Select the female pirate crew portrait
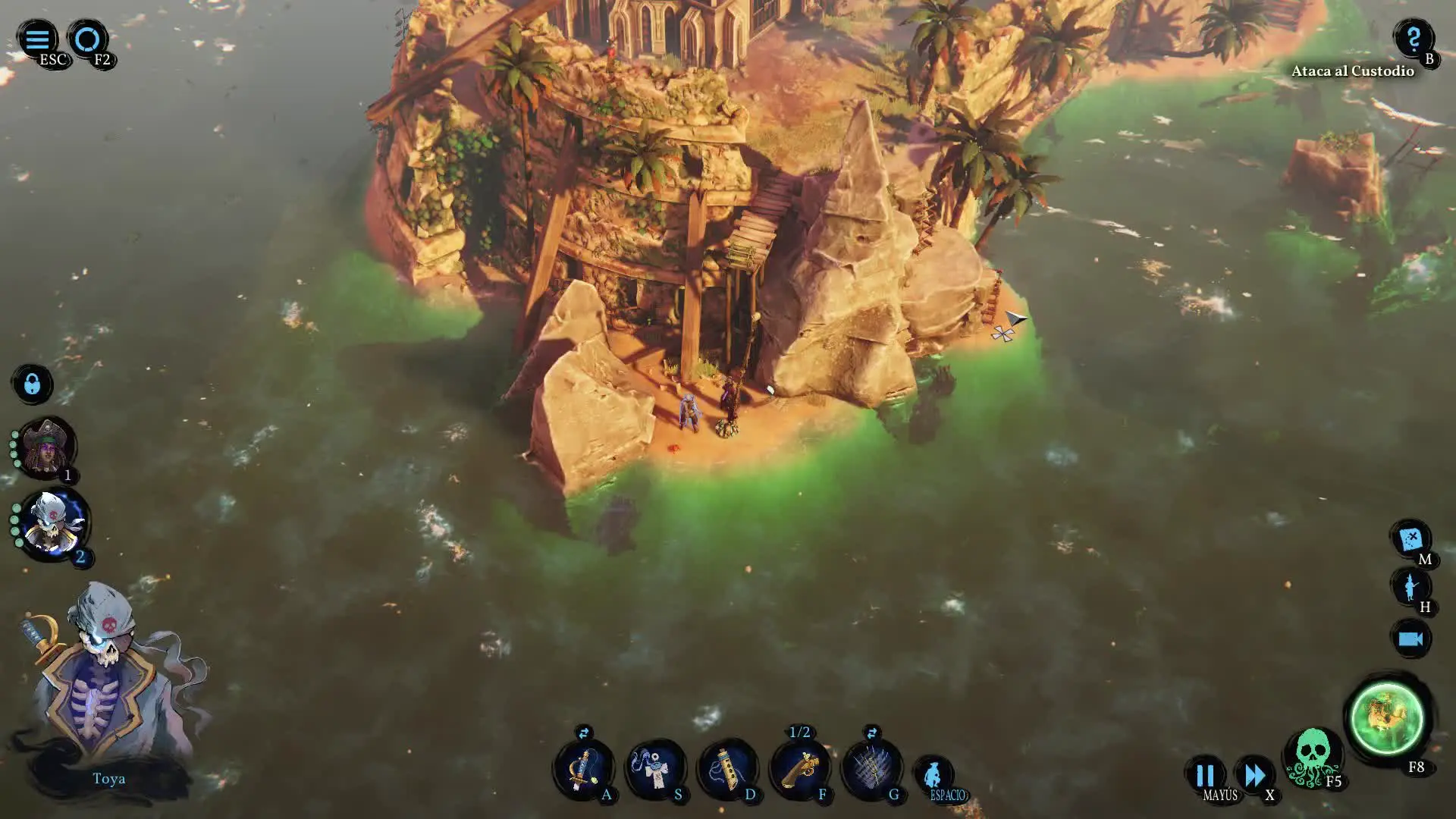 pos(47,449)
